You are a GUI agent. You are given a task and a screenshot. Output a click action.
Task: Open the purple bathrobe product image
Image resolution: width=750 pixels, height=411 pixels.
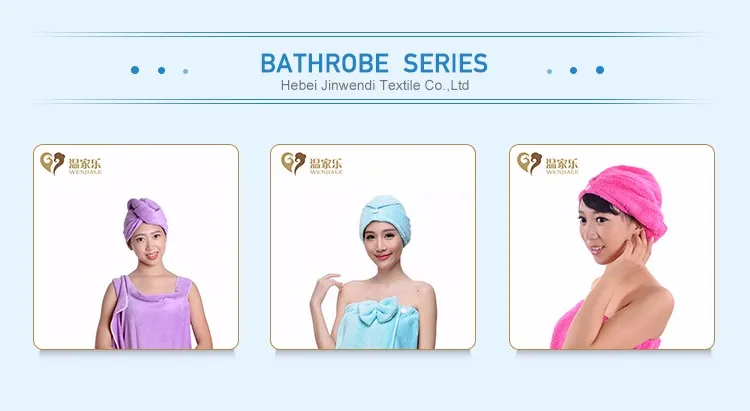click(136, 247)
